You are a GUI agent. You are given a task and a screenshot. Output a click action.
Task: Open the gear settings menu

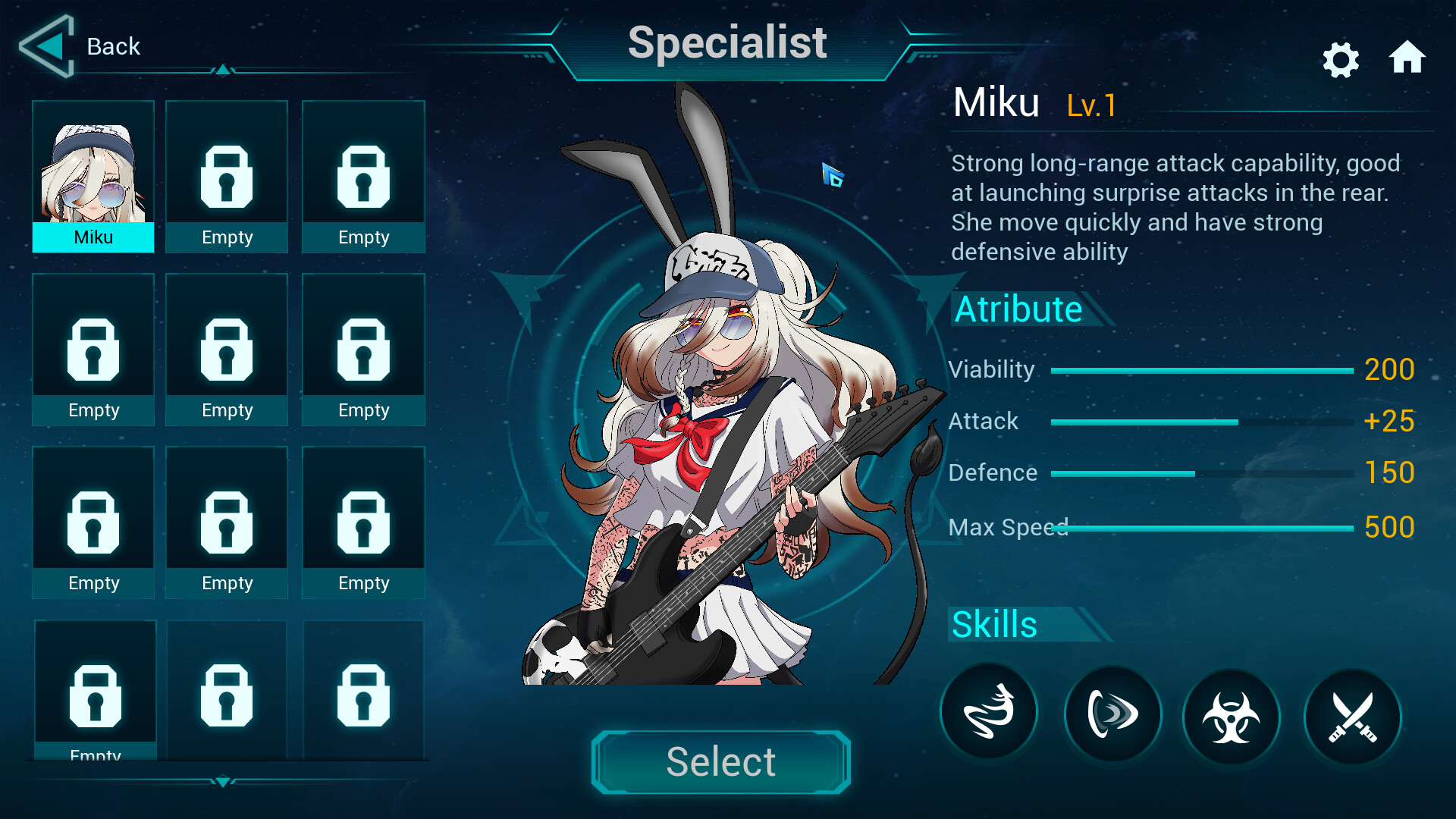pyautogui.click(x=1340, y=60)
